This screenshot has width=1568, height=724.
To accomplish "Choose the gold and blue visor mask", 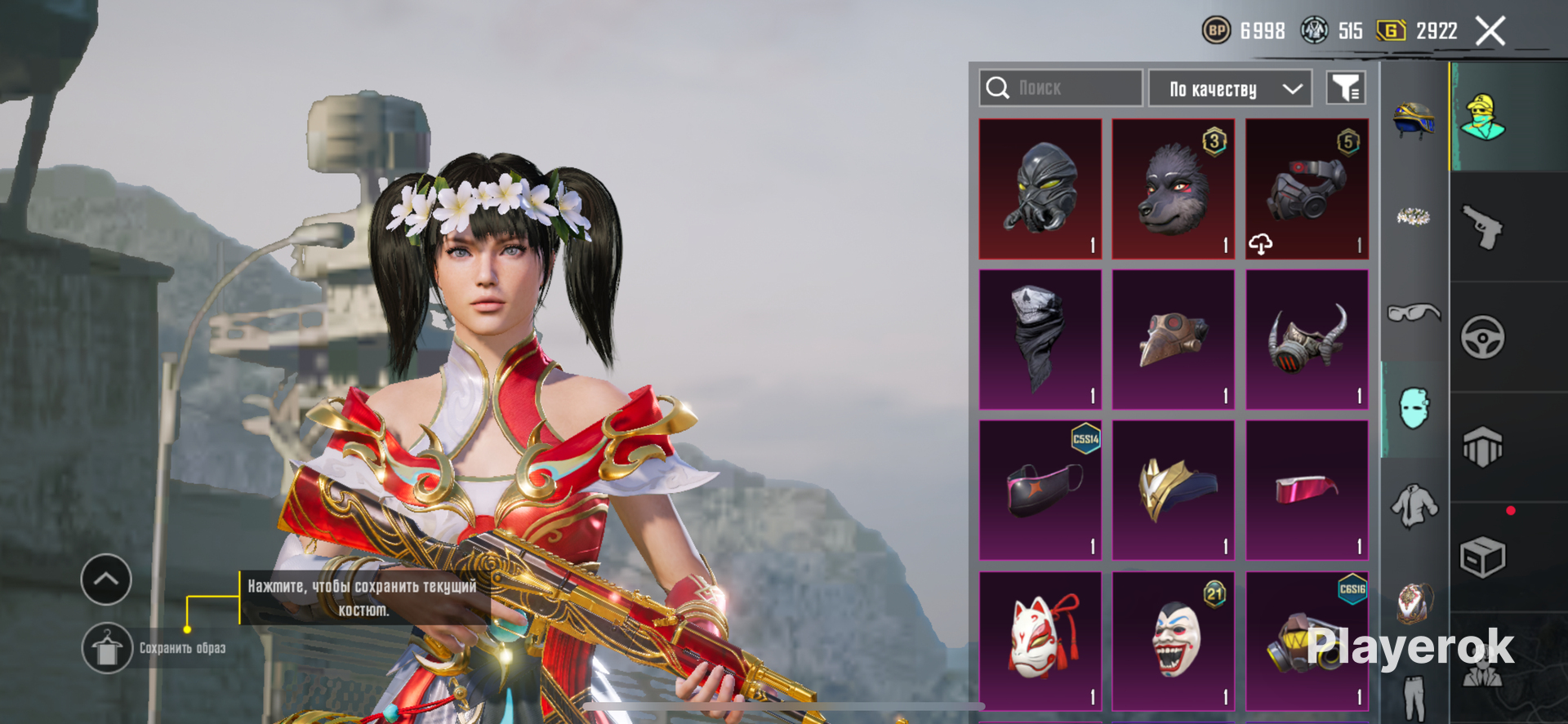I will tap(1174, 491).
